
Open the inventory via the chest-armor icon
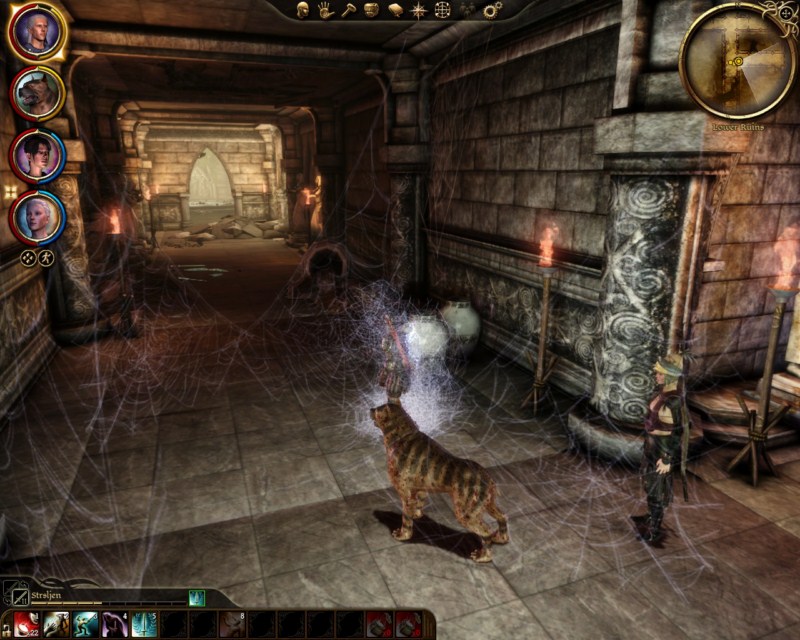coord(371,10)
